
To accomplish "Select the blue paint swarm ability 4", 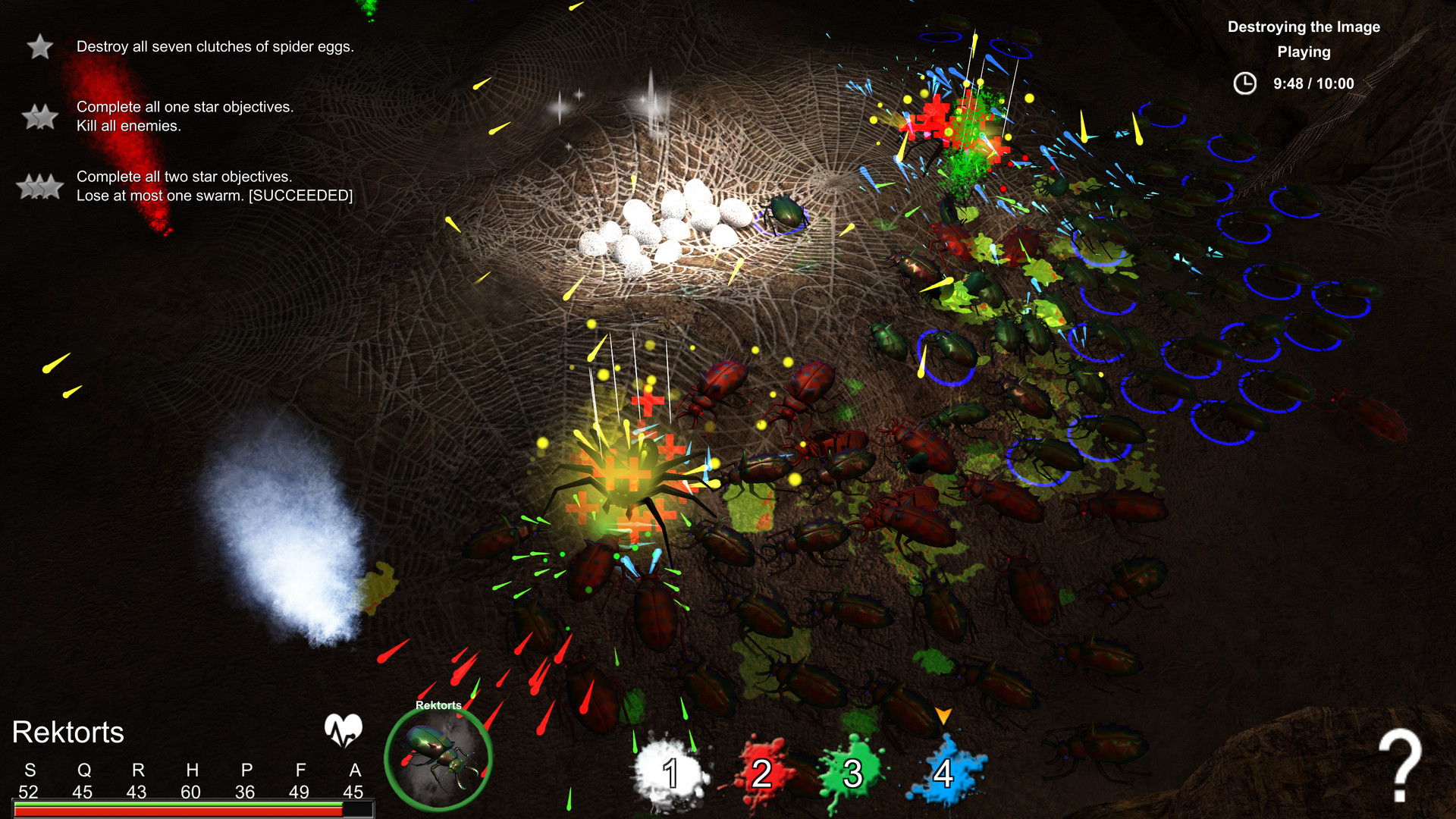I will coord(945,774).
